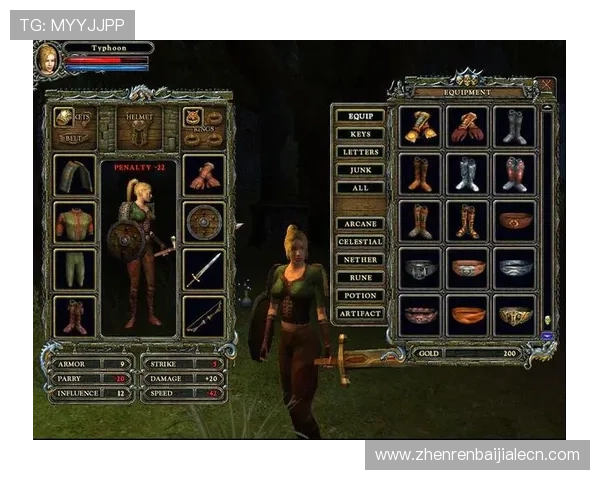Click the Typhoon character portrait

(48, 58)
